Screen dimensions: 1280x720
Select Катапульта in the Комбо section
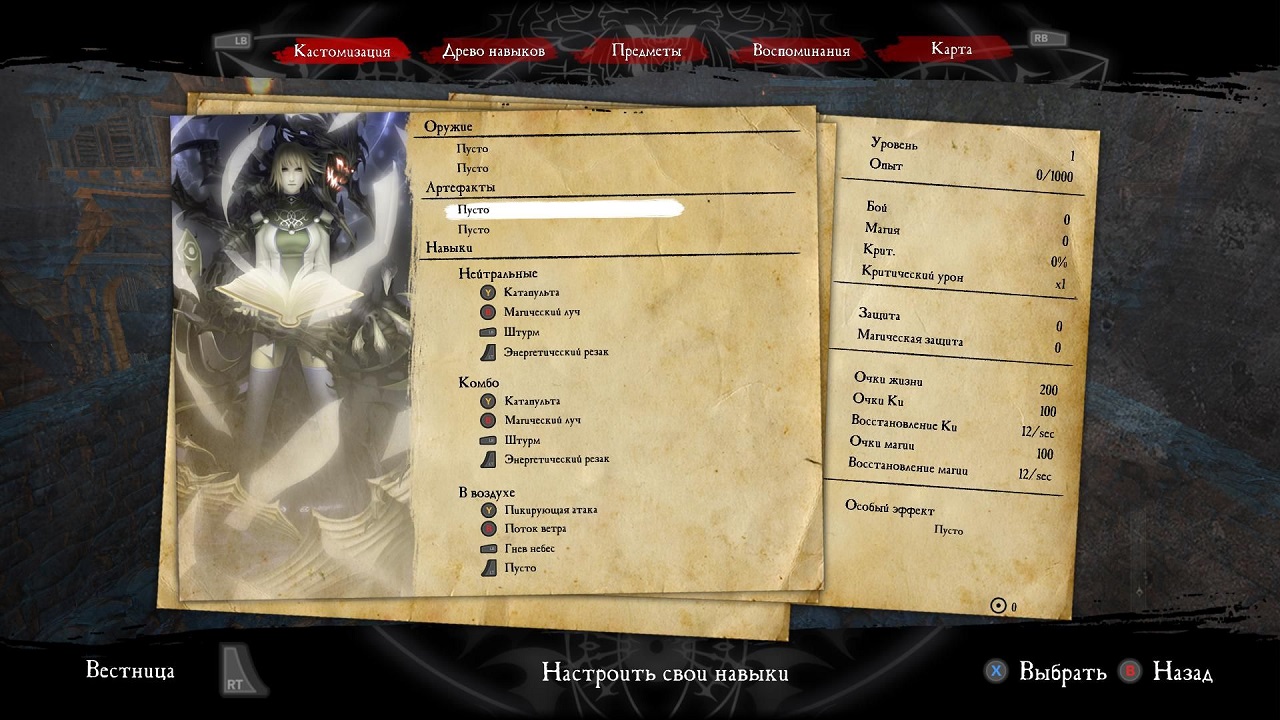click(532, 401)
